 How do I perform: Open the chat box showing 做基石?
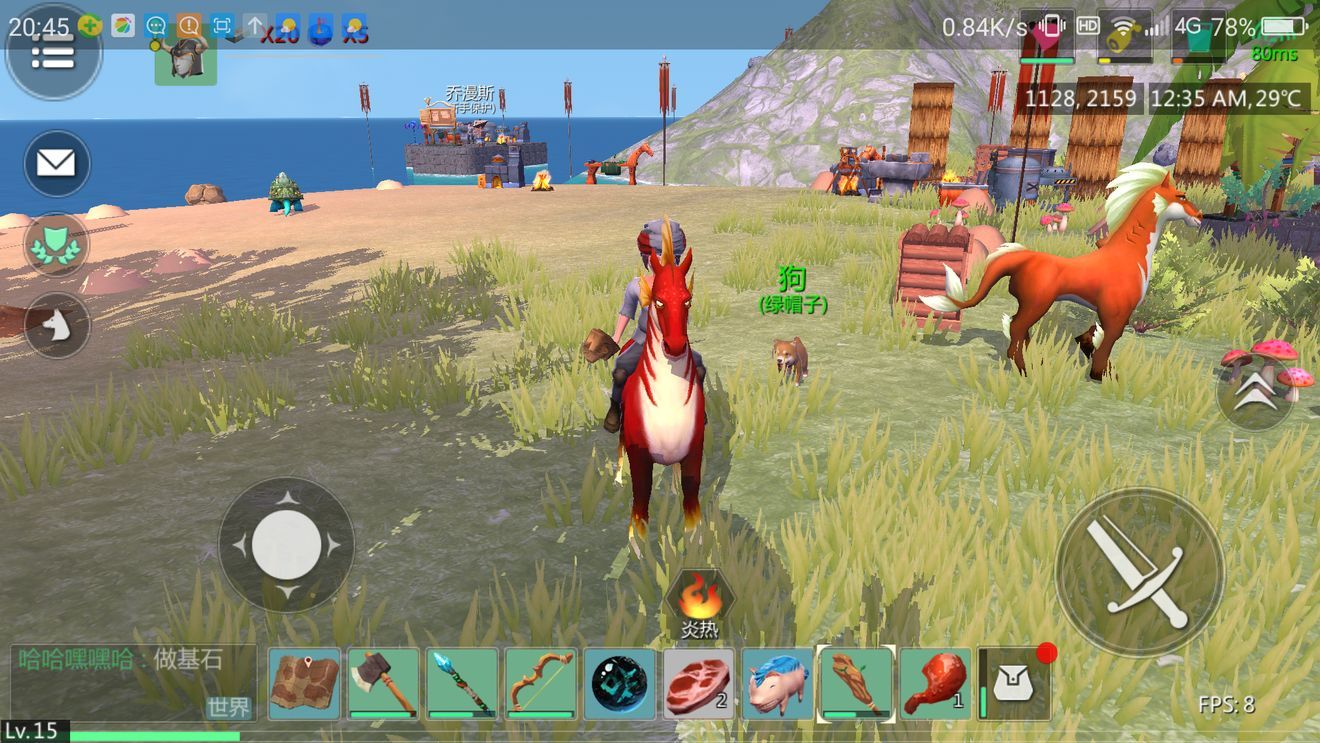click(x=120, y=660)
